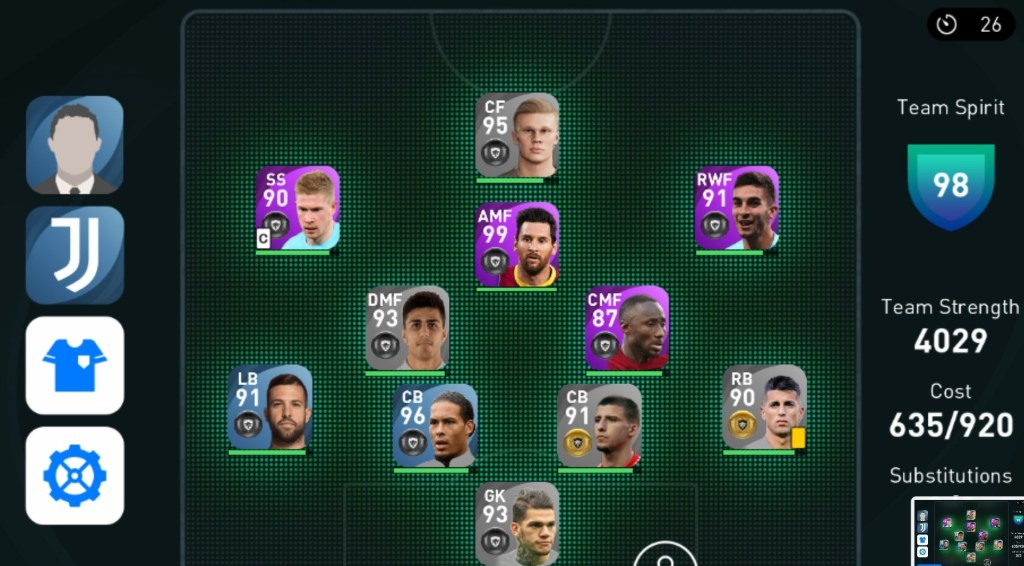Open the manager profile button

point(75,145)
